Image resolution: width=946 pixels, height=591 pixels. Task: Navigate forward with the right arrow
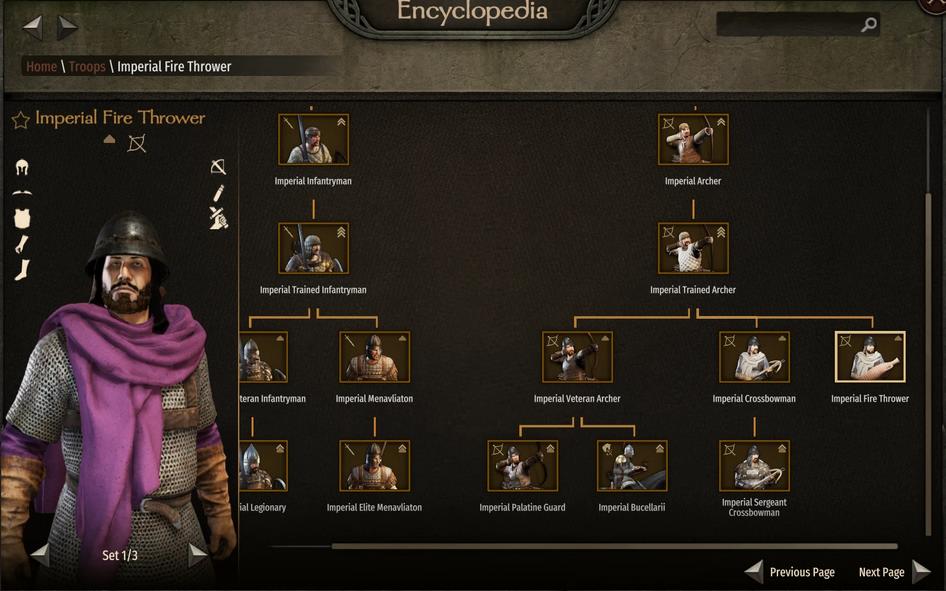click(x=67, y=27)
